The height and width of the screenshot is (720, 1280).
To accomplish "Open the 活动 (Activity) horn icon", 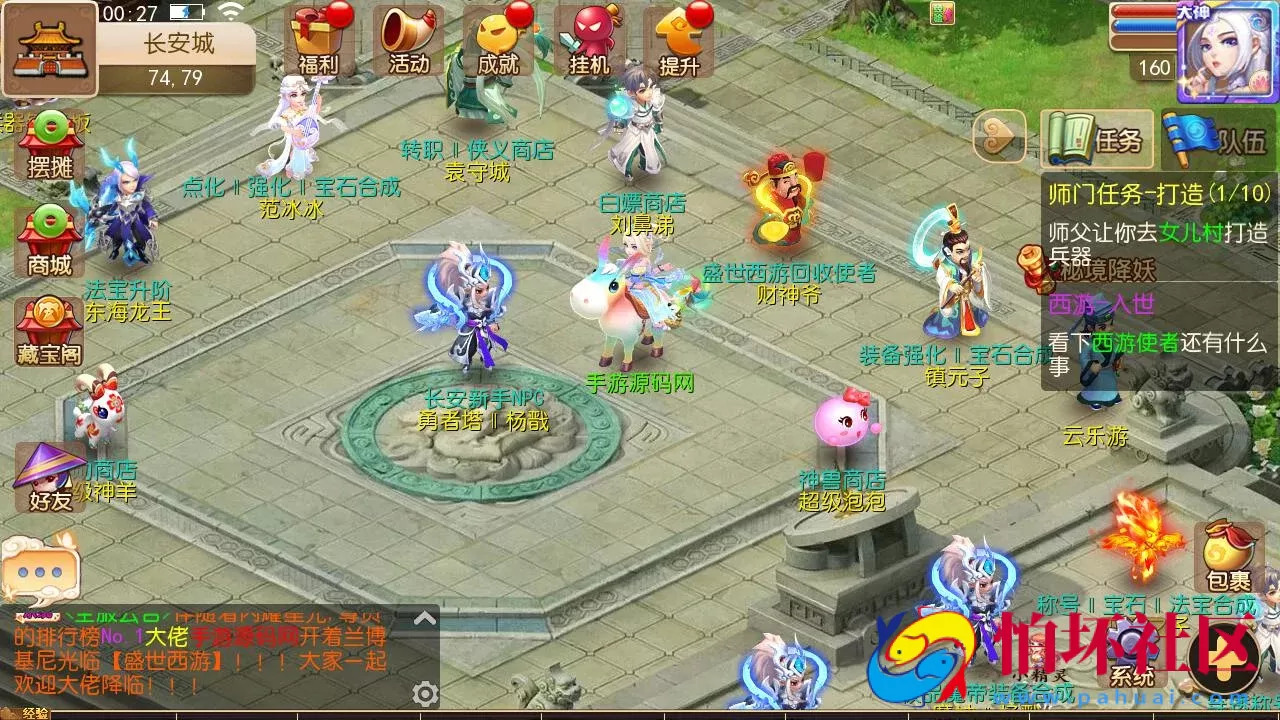I will click(408, 40).
